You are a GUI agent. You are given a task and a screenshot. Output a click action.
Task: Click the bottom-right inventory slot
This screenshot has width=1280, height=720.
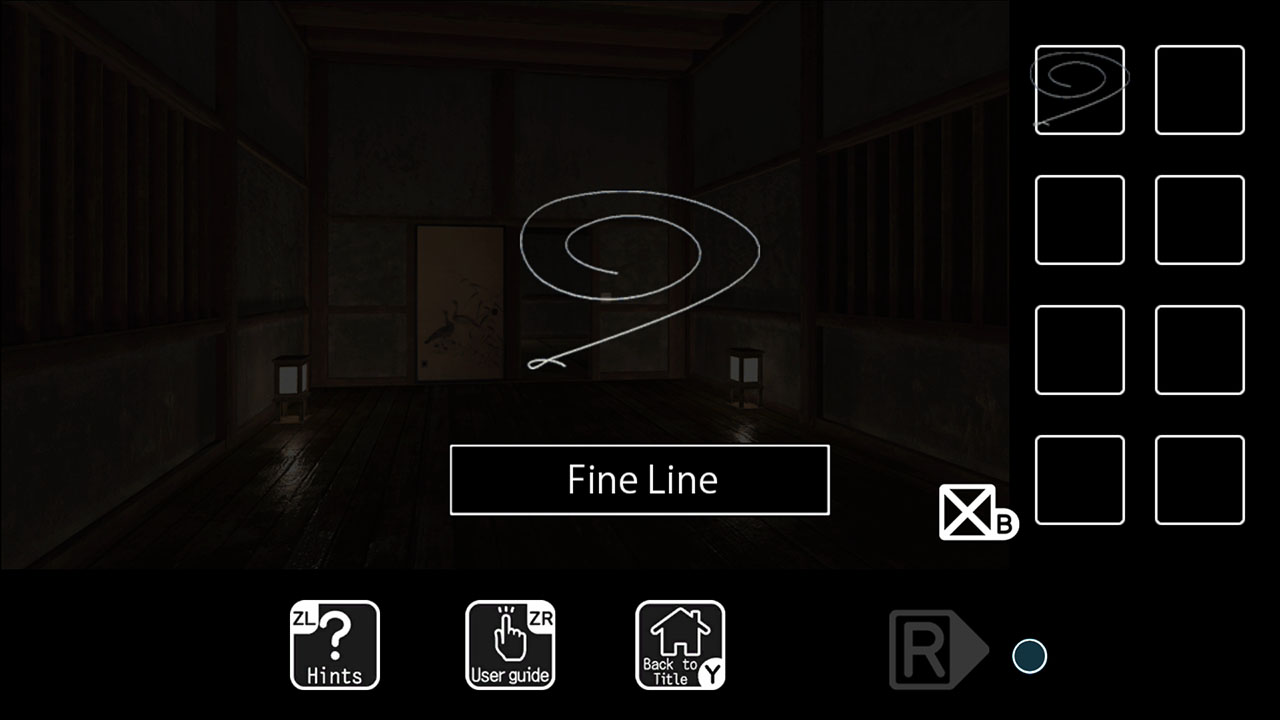coord(1200,480)
